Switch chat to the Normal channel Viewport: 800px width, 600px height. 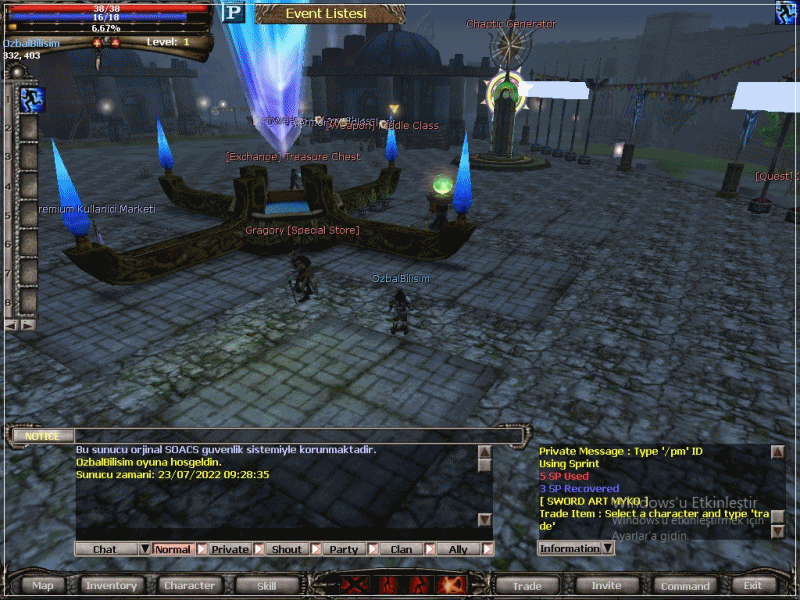tap(173, 549)
